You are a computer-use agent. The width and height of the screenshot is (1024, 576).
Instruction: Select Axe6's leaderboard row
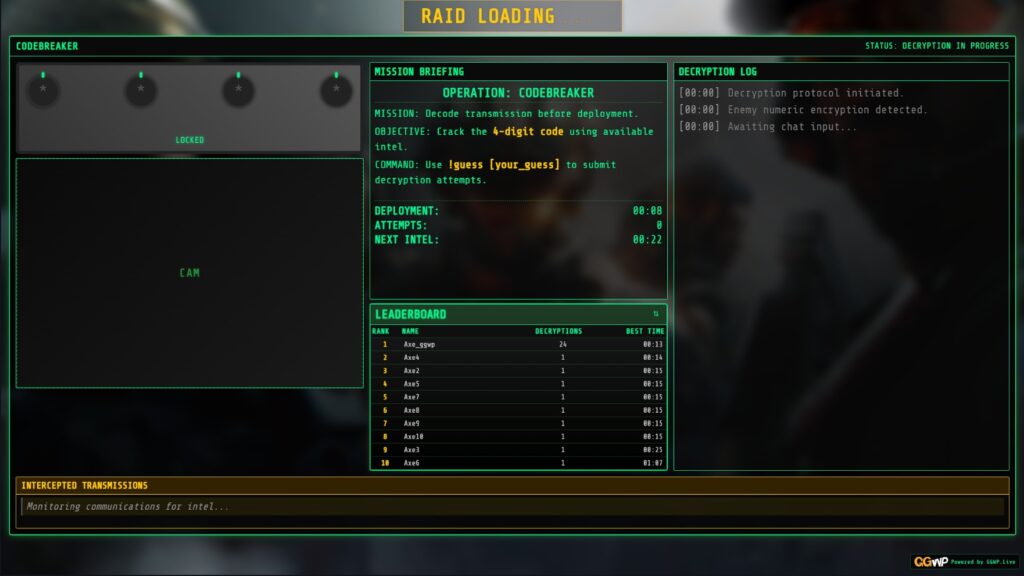pos(518,463)
